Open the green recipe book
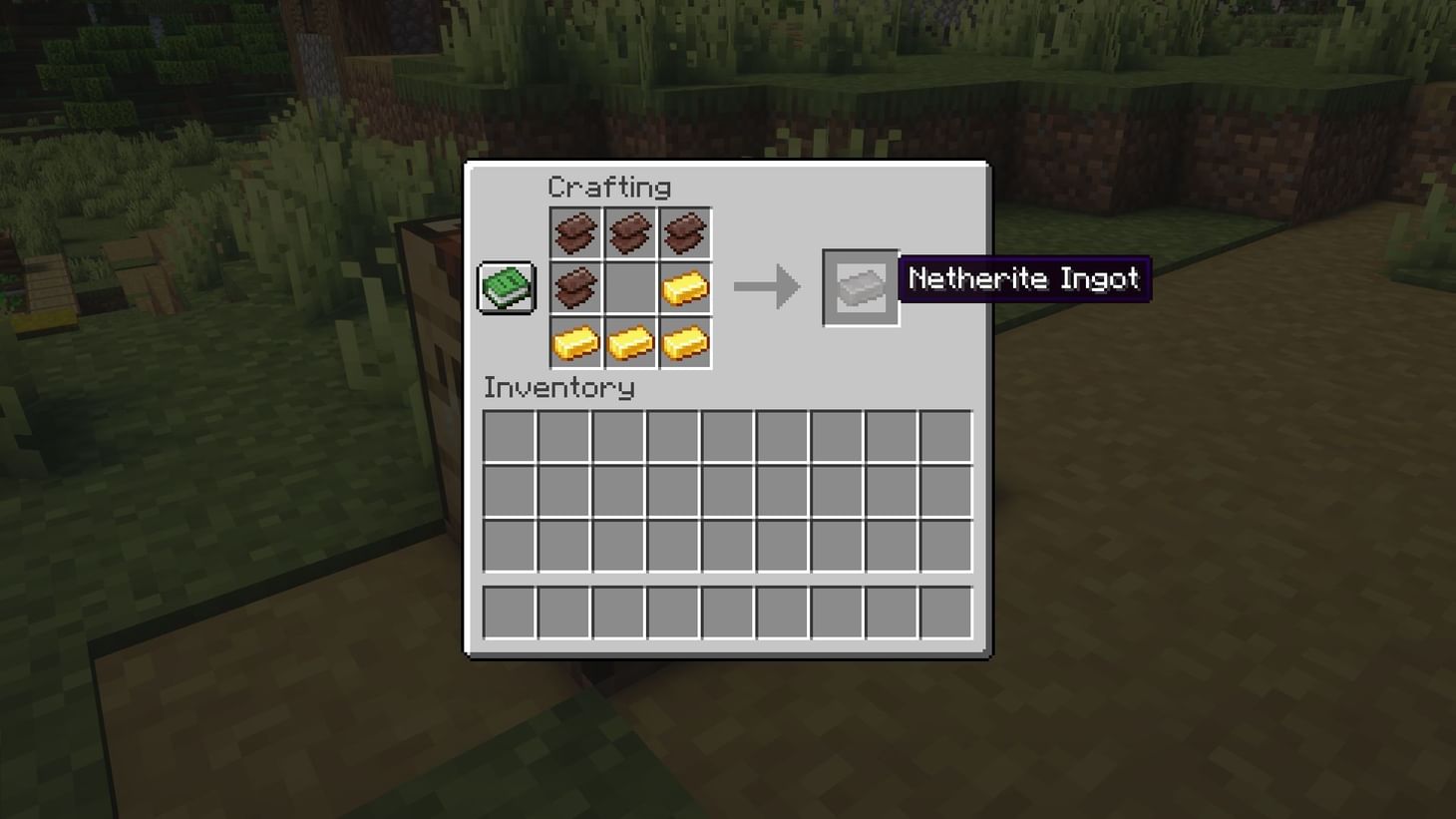This screenshot has height=819, width=1456. tap(505, 286)
